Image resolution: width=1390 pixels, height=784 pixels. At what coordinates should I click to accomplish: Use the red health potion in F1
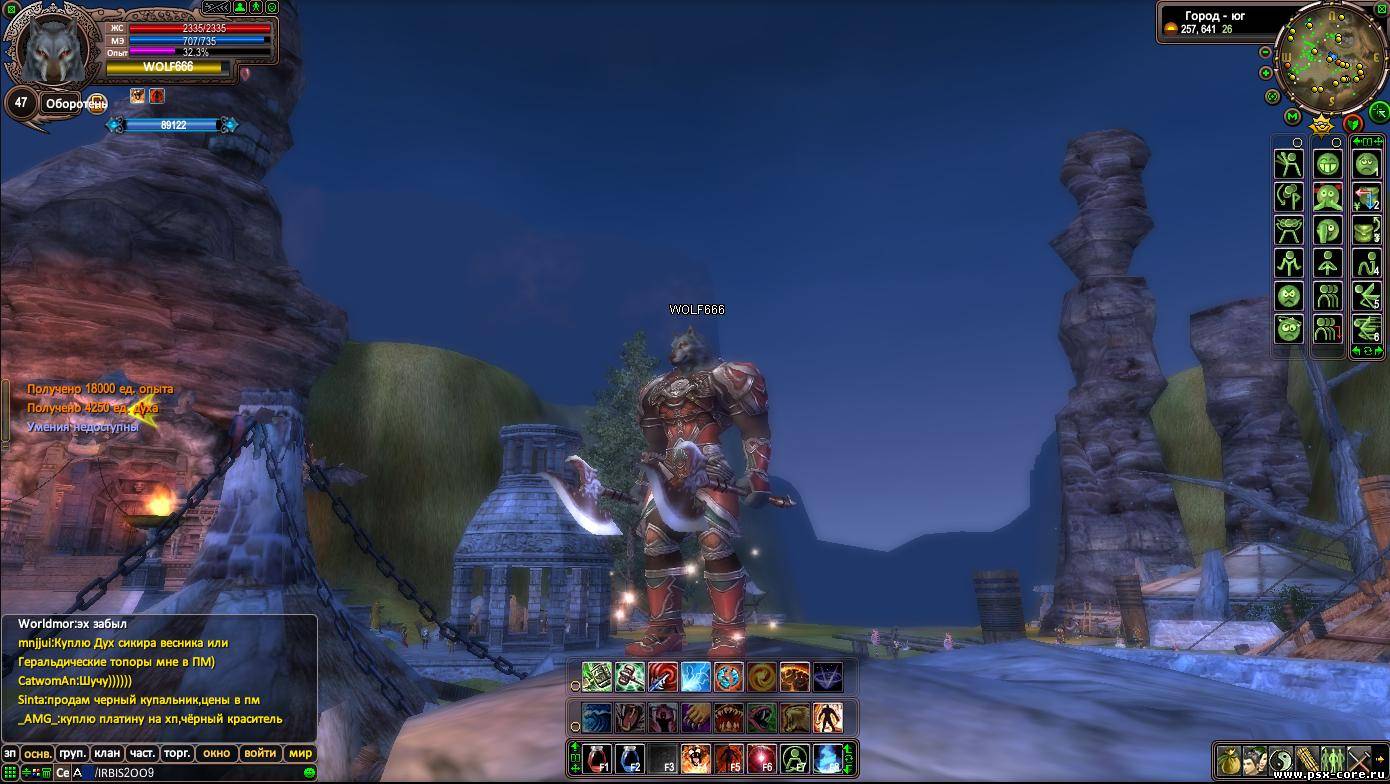pos(597,759)
